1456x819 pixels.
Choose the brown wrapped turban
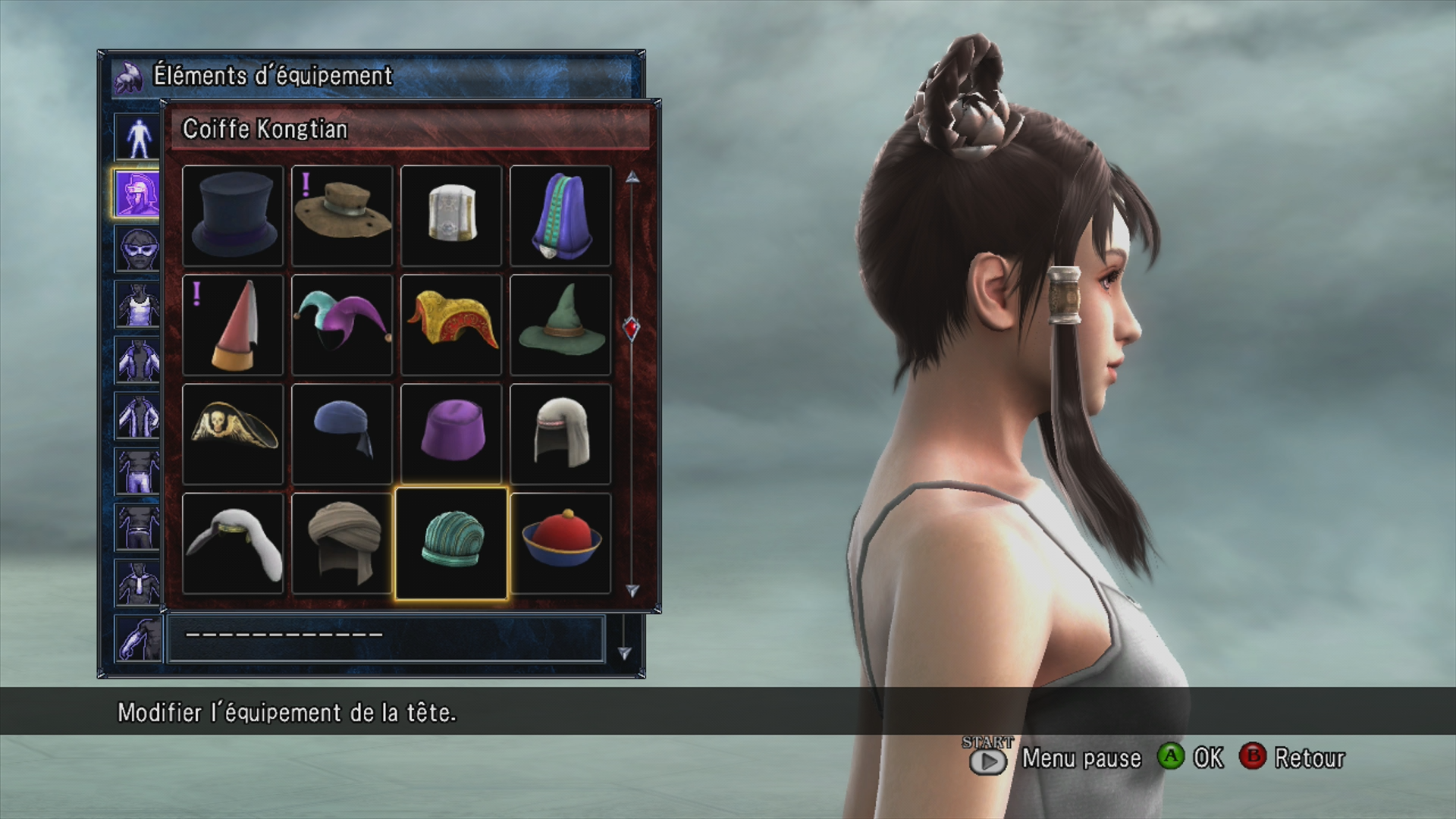pos(342,544)
